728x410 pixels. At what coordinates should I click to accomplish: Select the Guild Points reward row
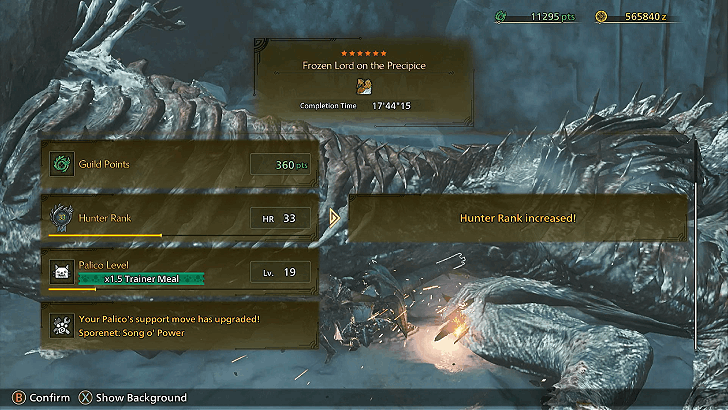(180, 164)
